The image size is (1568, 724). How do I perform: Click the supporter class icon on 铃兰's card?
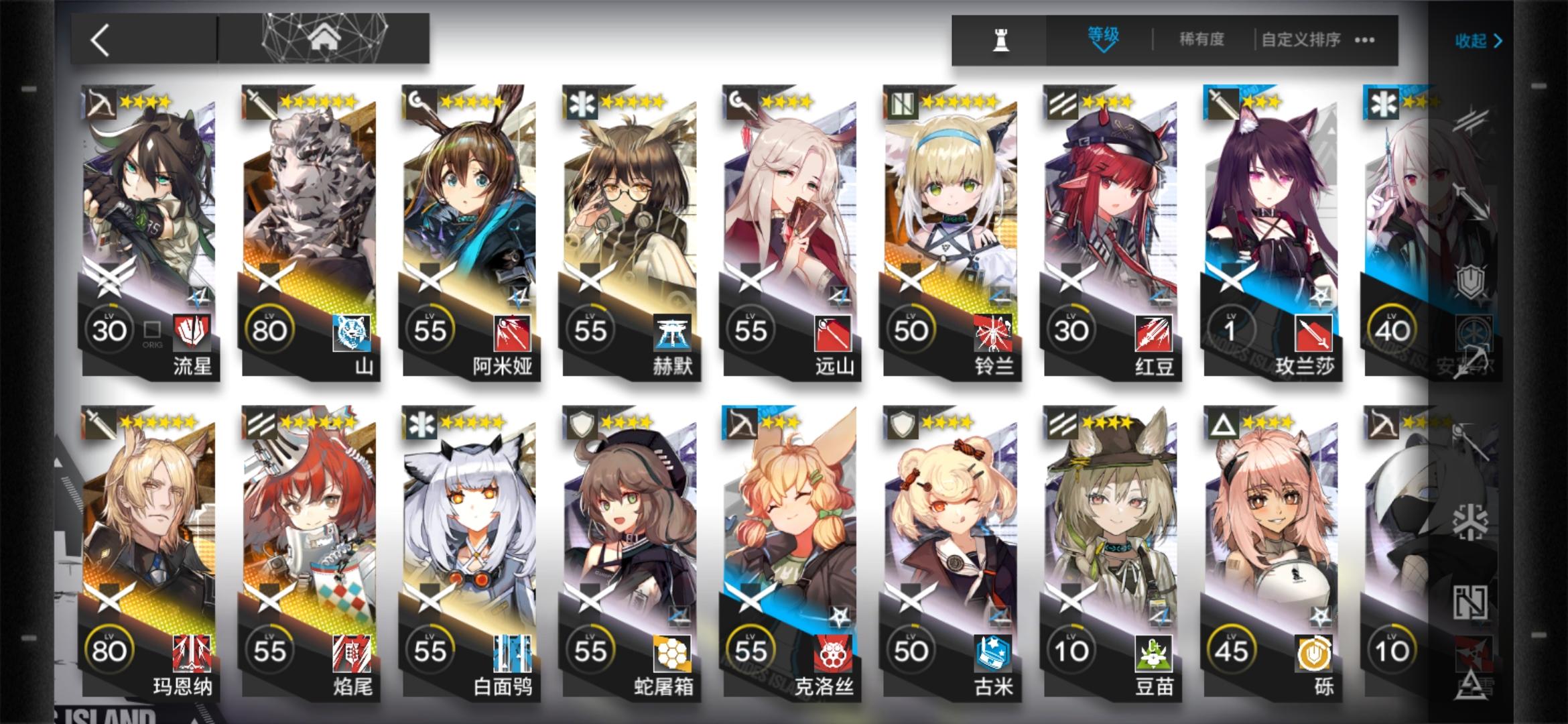click(903, 101)
